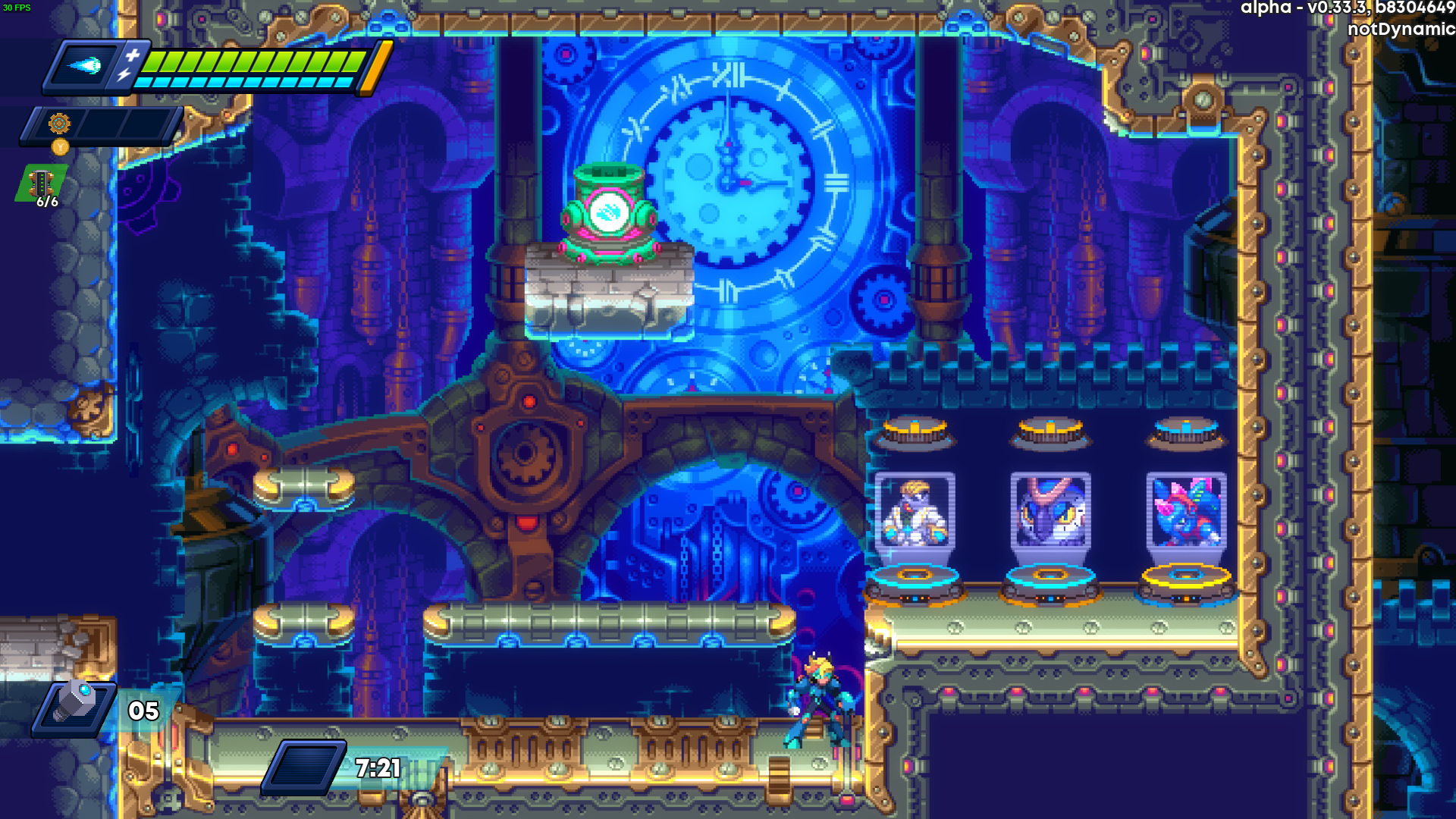Open the green circuit chip counter icon
Viewport: 1456px width, 819px height.
coord(41,183)
